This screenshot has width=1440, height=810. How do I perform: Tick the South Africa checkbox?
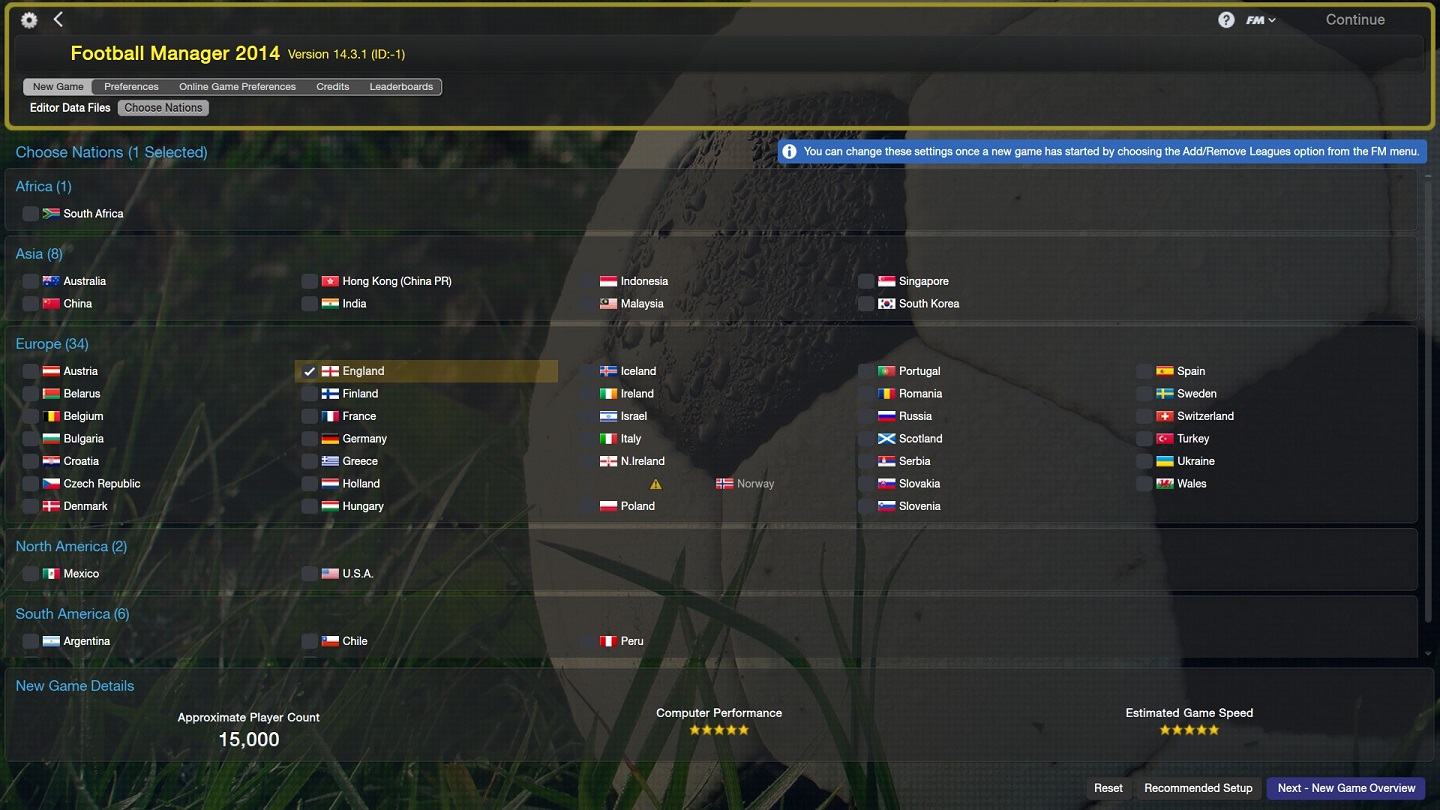[x=31, y=214]
